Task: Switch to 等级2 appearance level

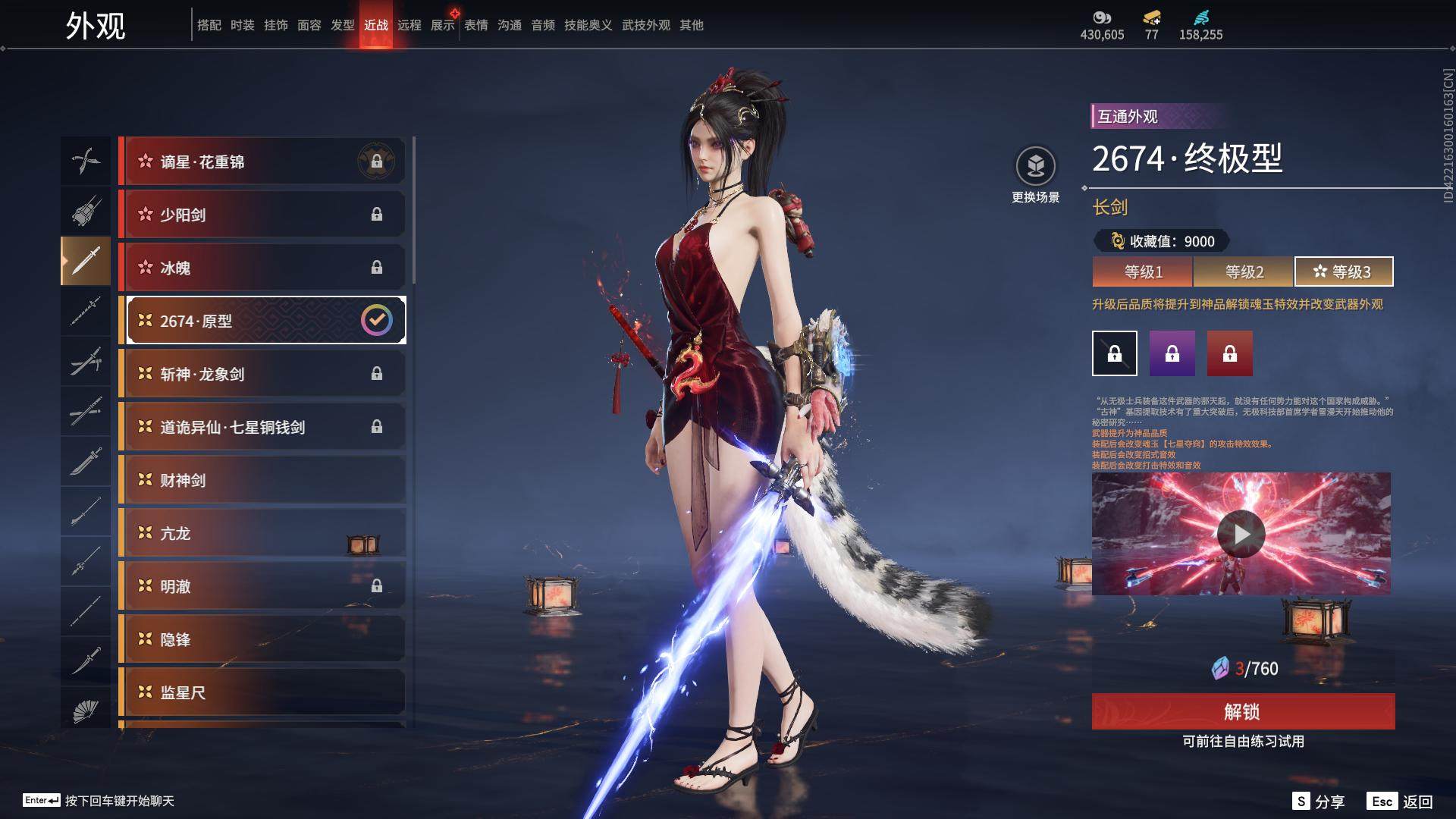Action: coord(1244,271)
